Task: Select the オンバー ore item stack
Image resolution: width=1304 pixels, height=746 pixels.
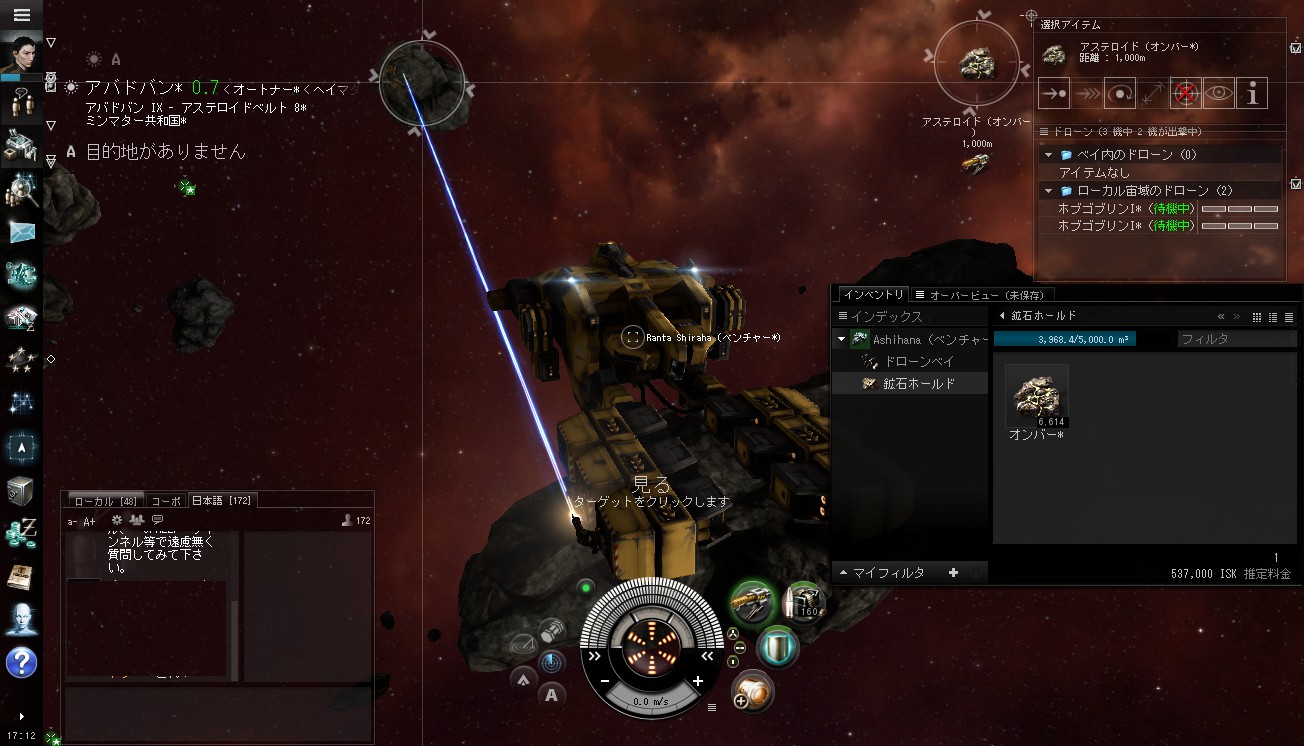Action: (x=1036, y=397)
